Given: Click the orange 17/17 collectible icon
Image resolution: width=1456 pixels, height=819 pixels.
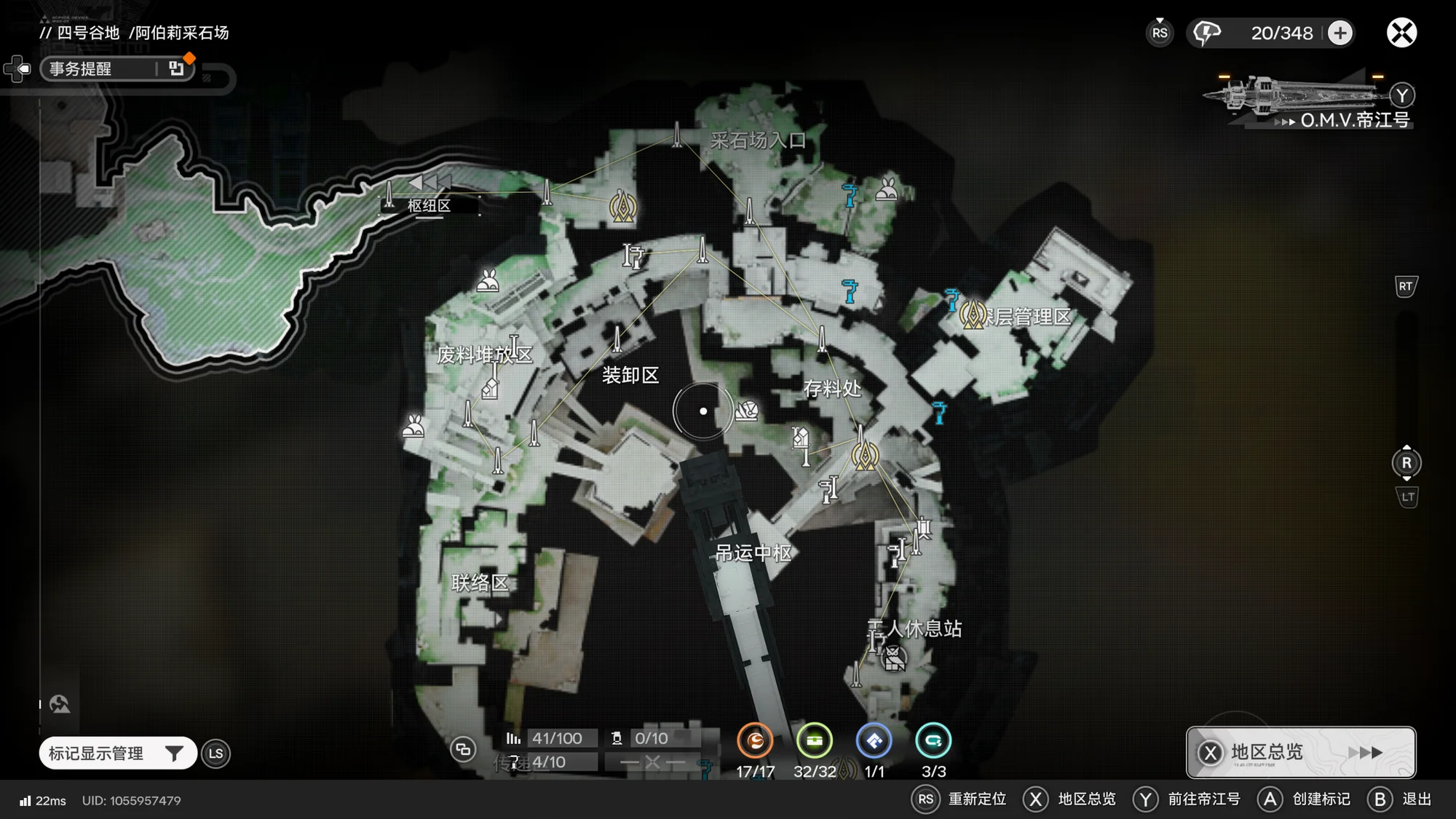Looking at the screenshot, I should [755, 741].
